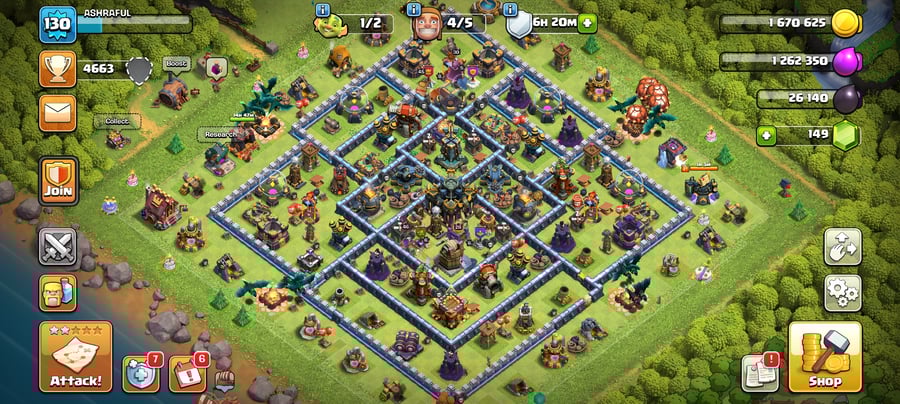The height and width of the screenshot is (404, 900).
Task: Open the shield defense log with 7 badge
Action: tap(140, 373)
